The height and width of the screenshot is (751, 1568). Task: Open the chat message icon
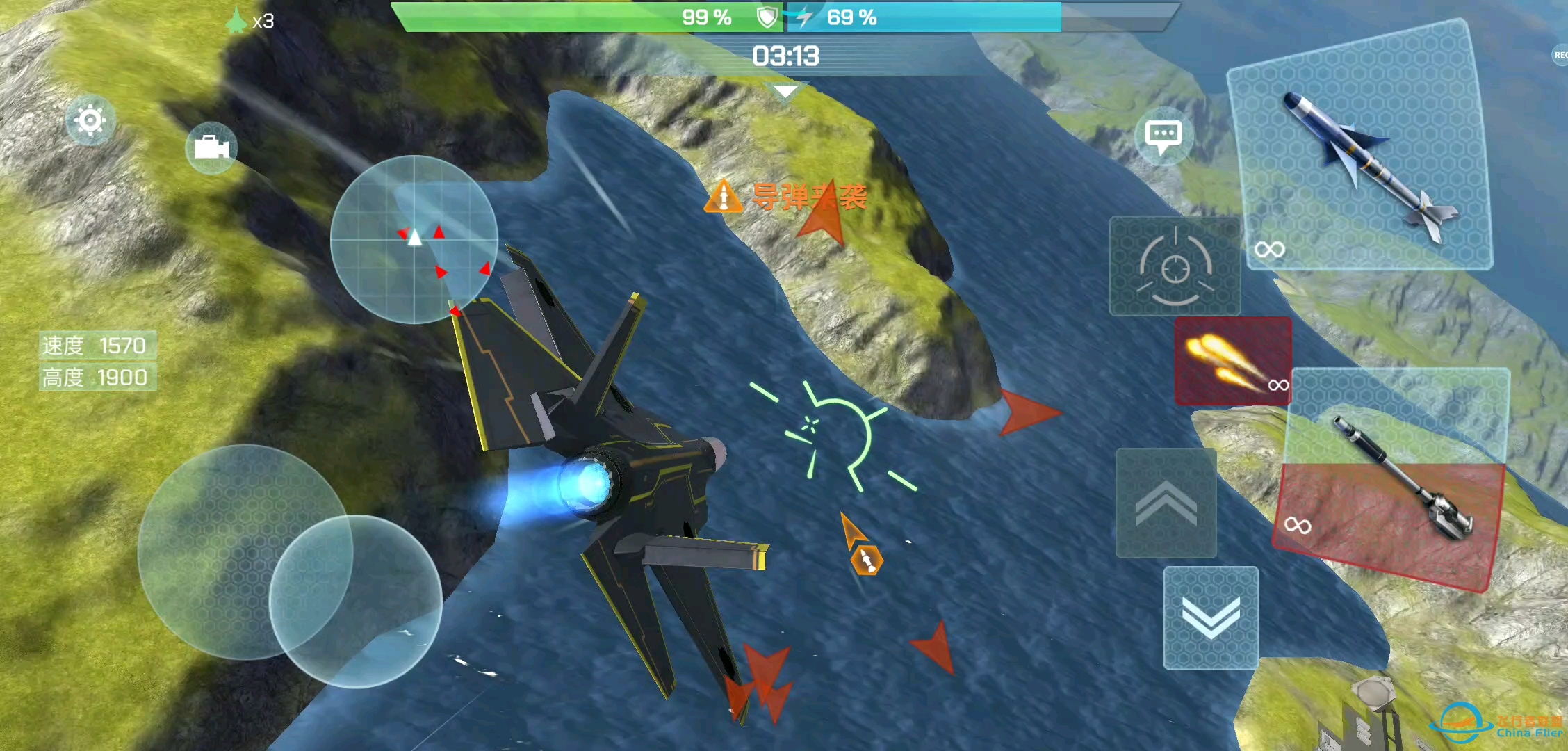pyautogui.click(x=1162, y=136)
